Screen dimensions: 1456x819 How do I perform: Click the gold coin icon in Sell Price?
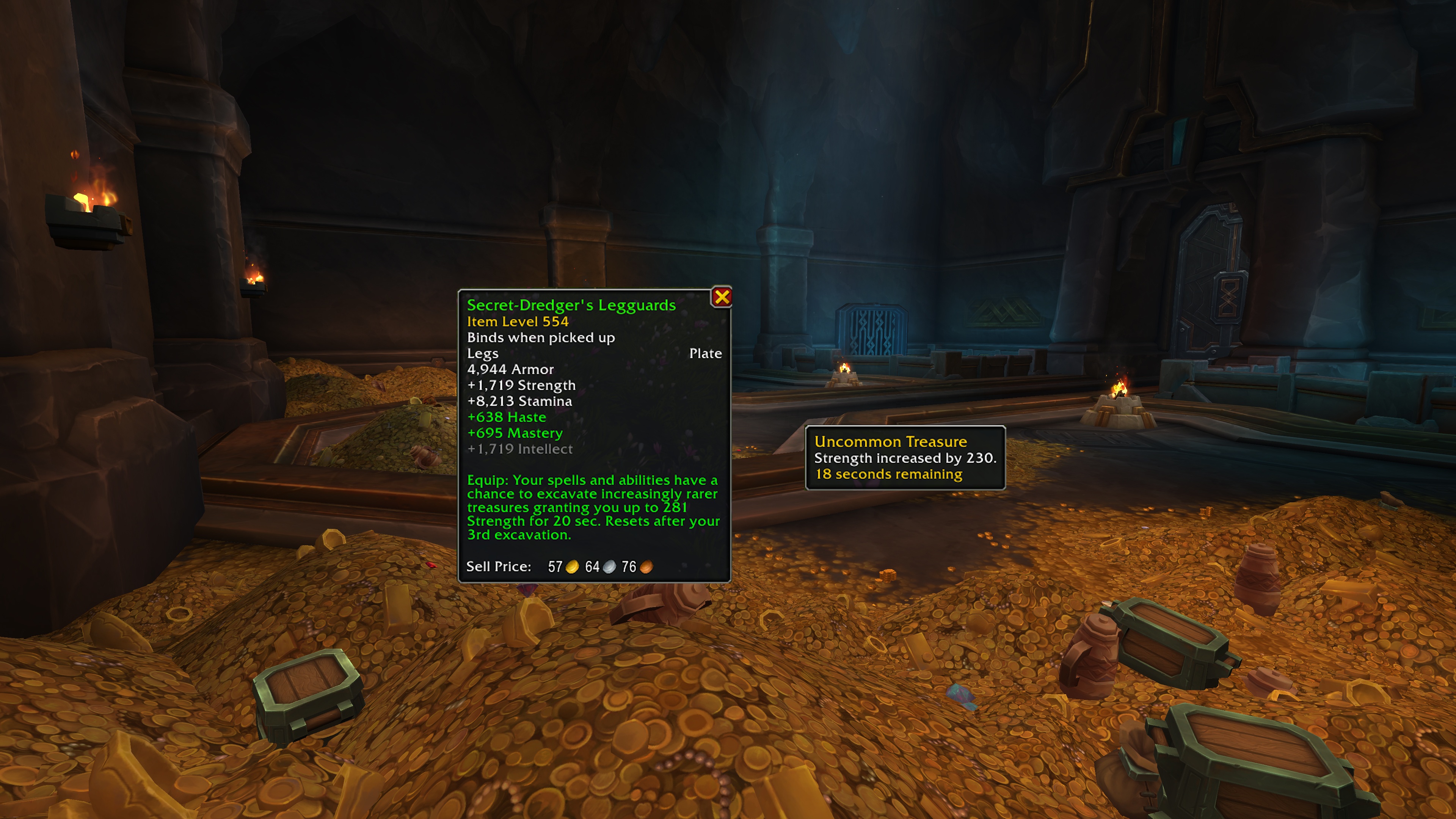[573, 568]
